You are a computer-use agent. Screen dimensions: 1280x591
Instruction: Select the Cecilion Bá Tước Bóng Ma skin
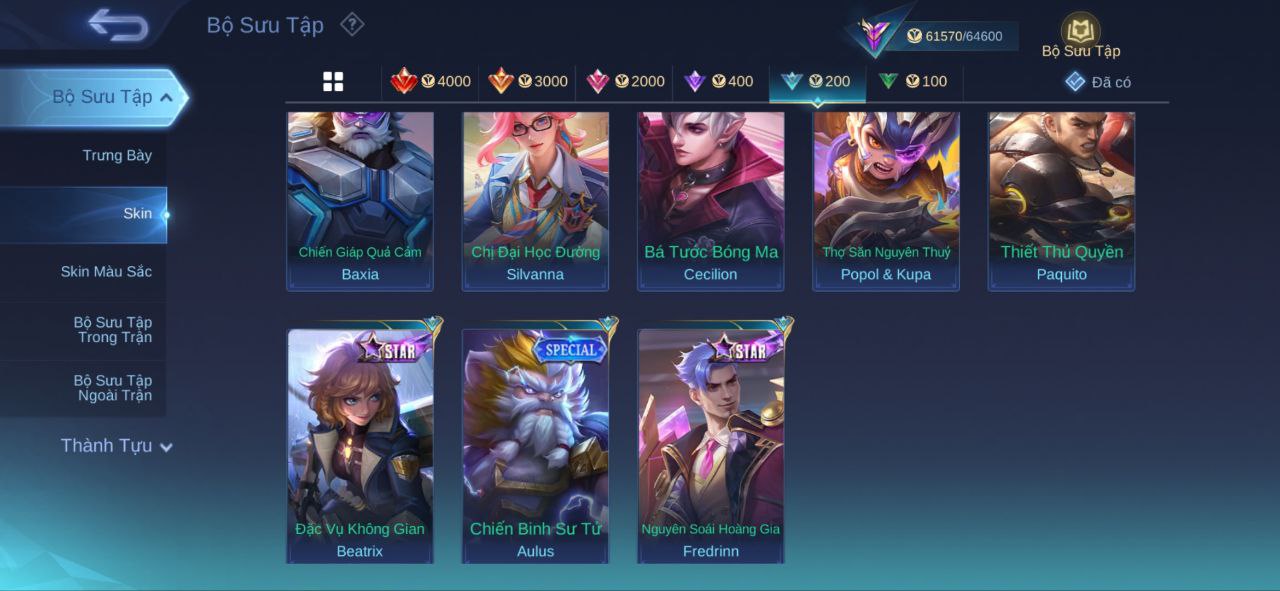(x=711, y=200)
